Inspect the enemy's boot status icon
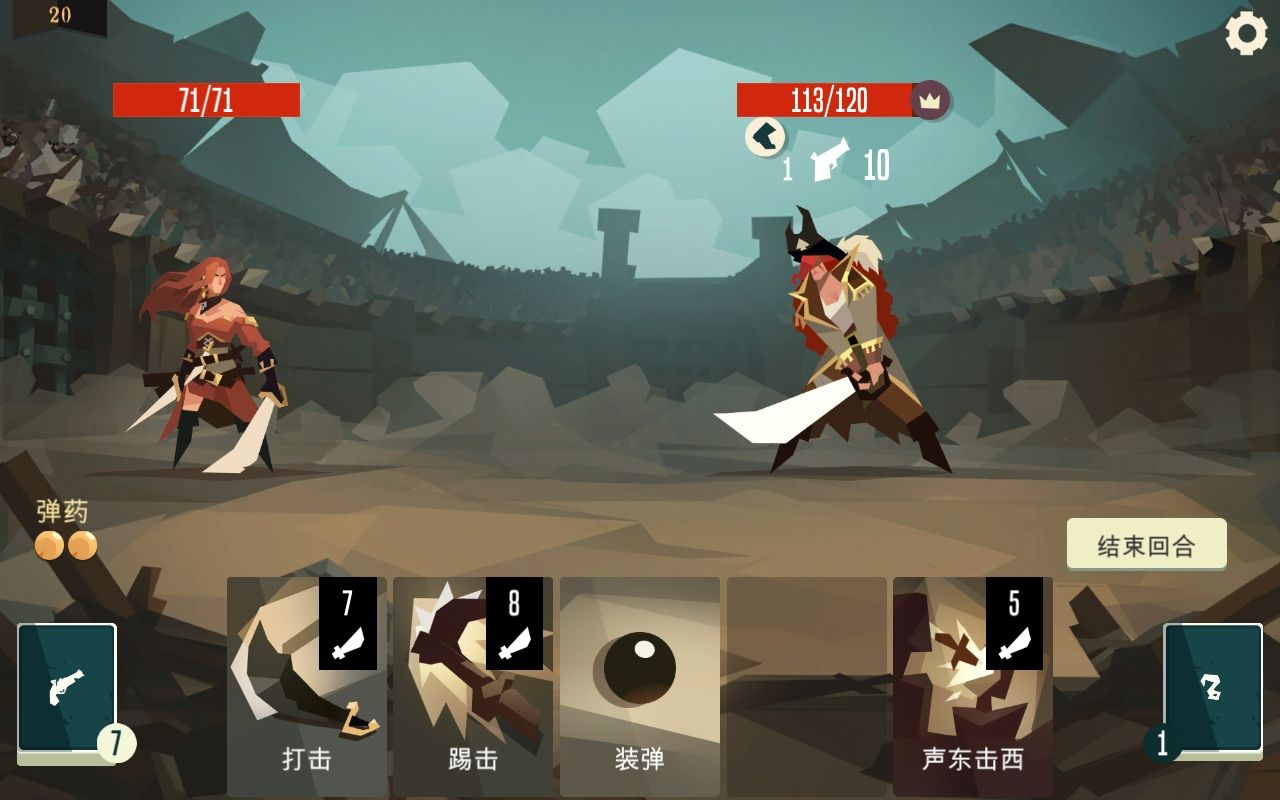Viewport: 1280px width, 800px height. point(763,138)
